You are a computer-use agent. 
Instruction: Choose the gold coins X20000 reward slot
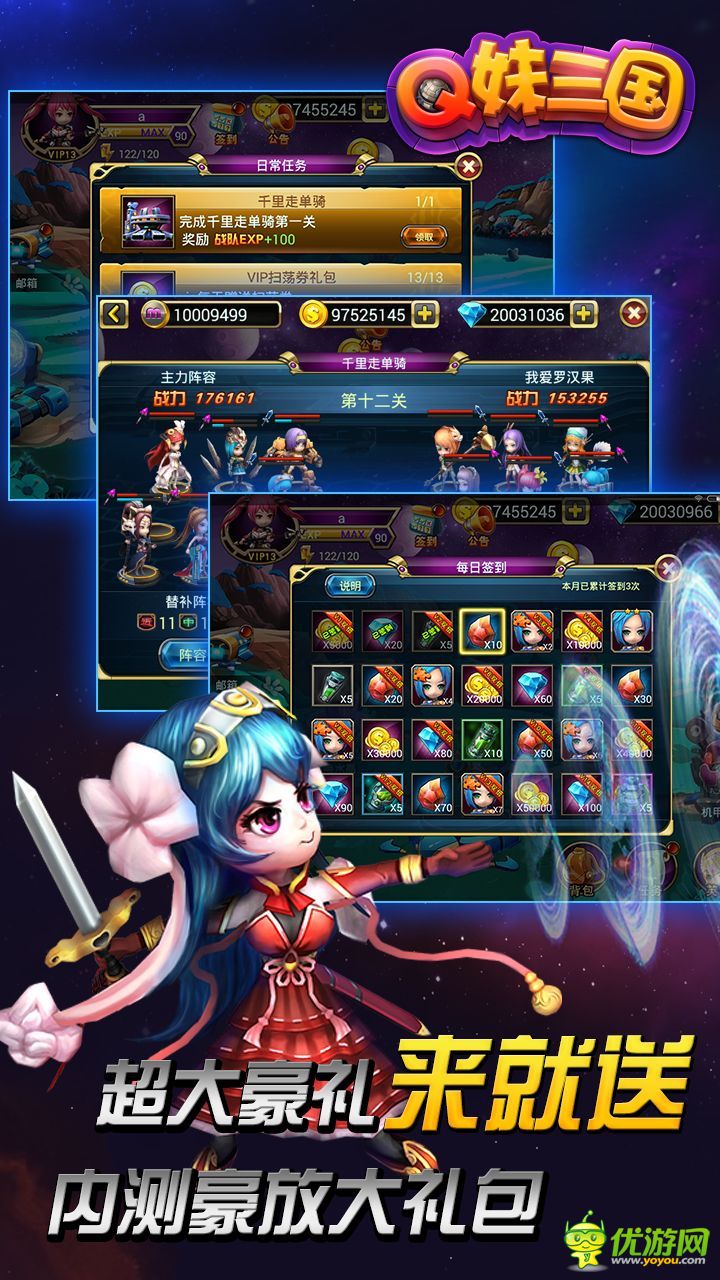tap(482, 686)
